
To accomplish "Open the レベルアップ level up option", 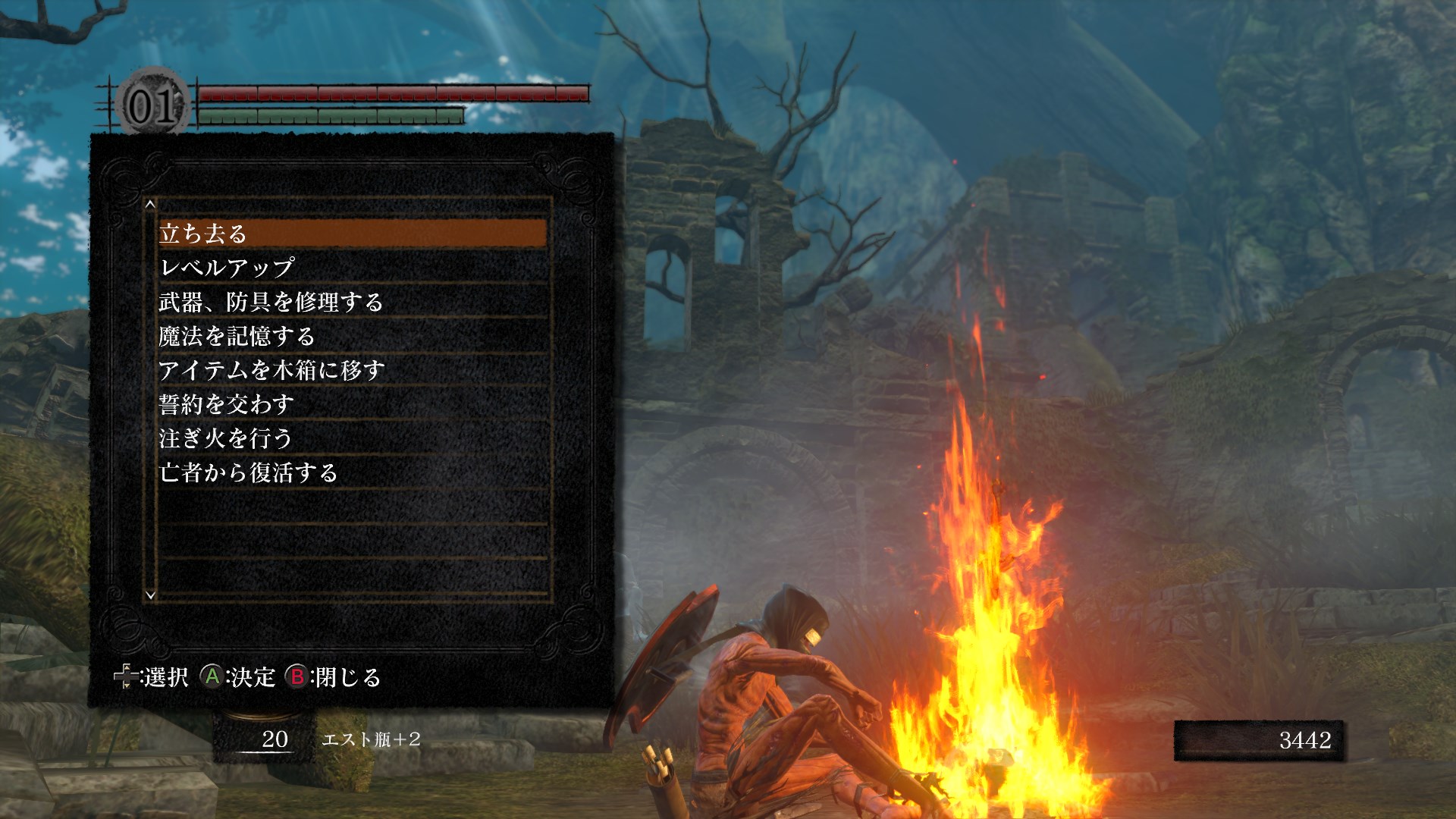I will [x=353, y=268].
